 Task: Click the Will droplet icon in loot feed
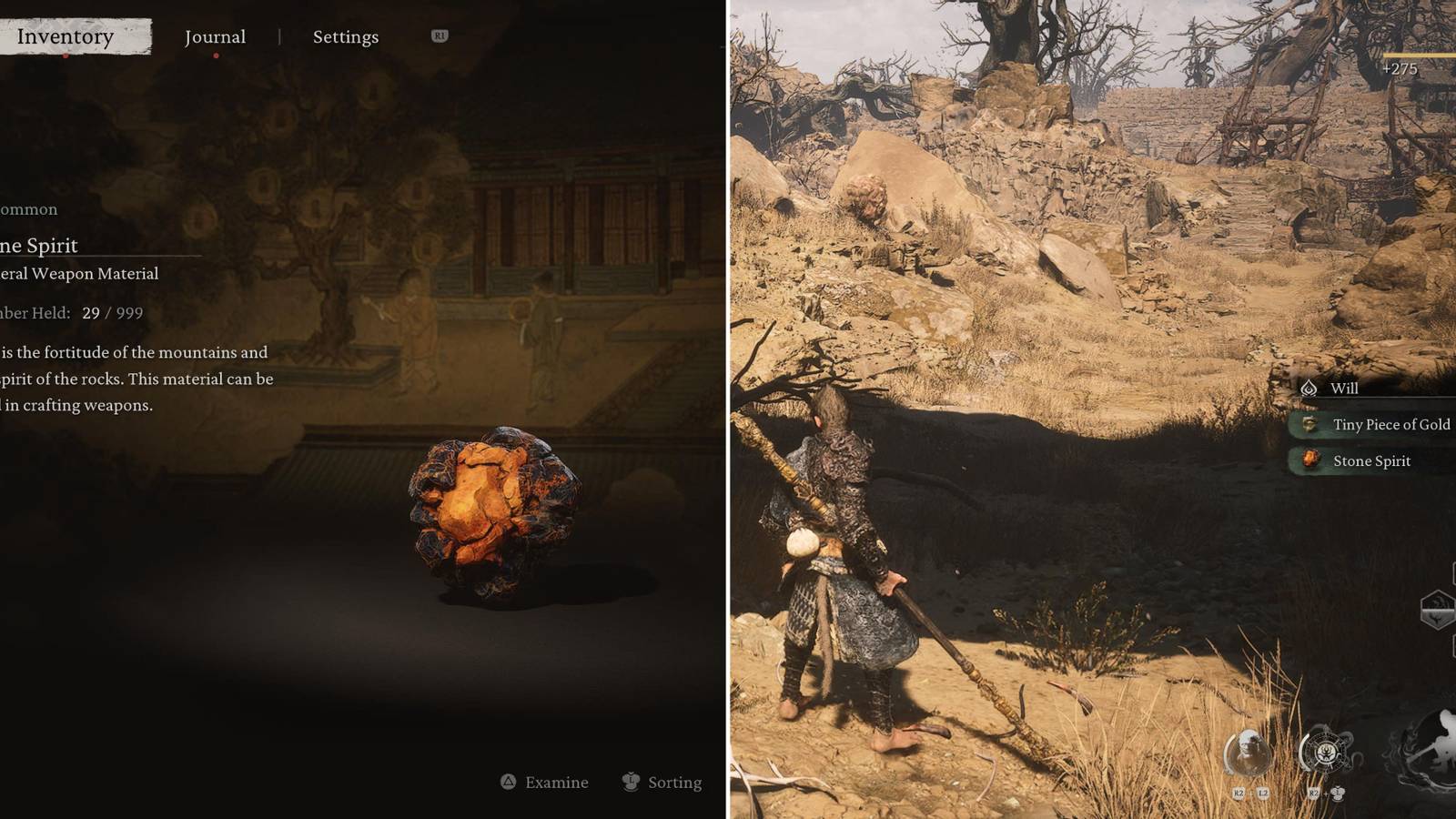click(x=1309, y=389)
